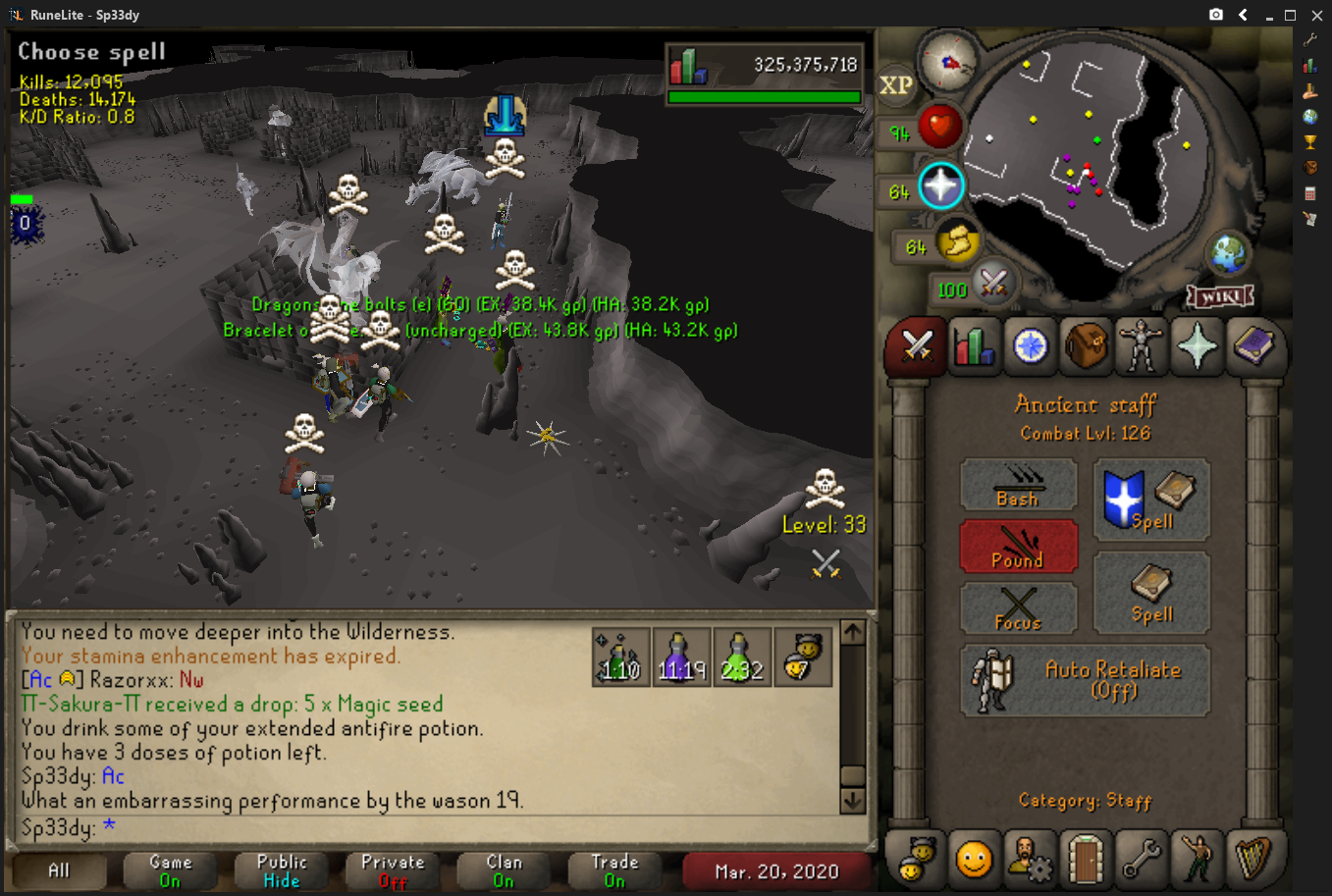Choose the Pound attack style

(1018, 547)
